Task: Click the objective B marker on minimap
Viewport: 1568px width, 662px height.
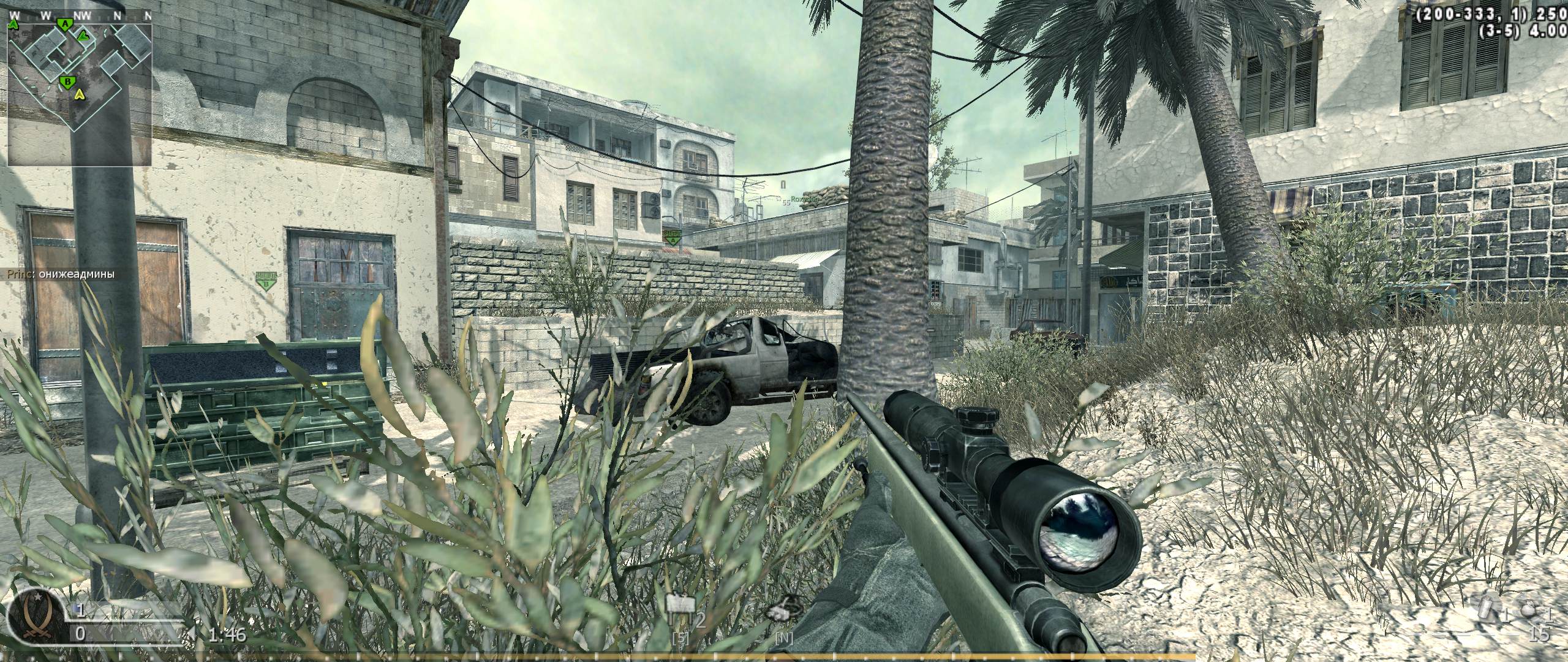Action: (67, 81)
